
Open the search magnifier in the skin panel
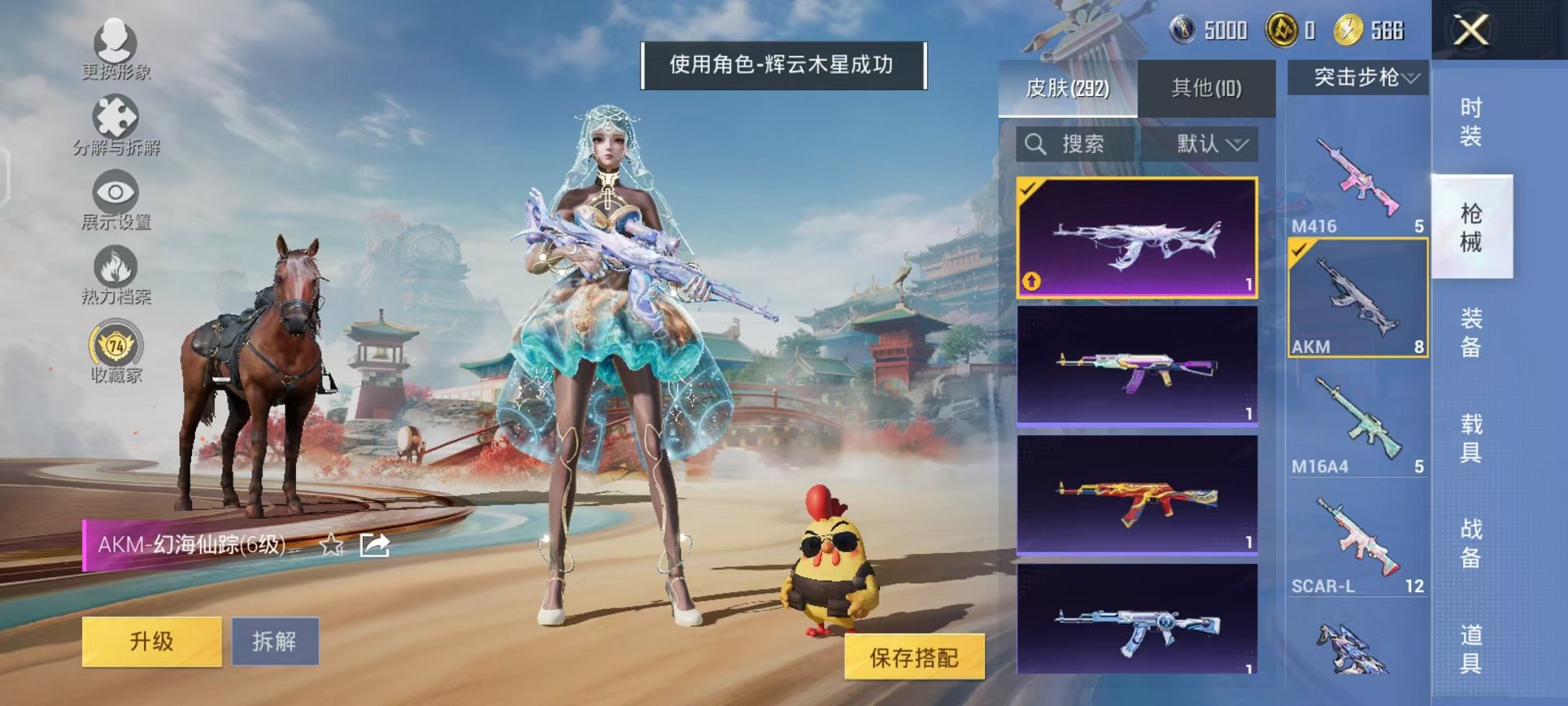(x=1036, y=145)
